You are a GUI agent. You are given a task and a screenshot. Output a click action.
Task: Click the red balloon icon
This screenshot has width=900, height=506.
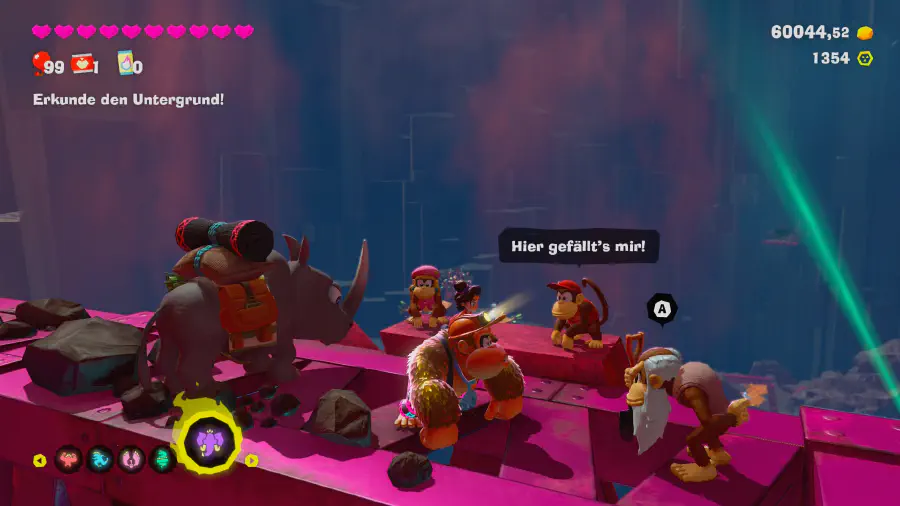pyautogui.click(x=40, y=66)
